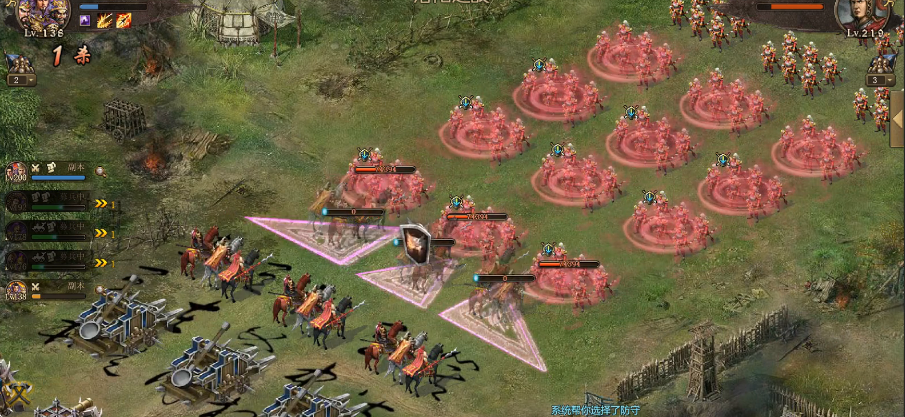Activate the purple skill icon
This screenshot has height=417, width=905.
point(85,20)
